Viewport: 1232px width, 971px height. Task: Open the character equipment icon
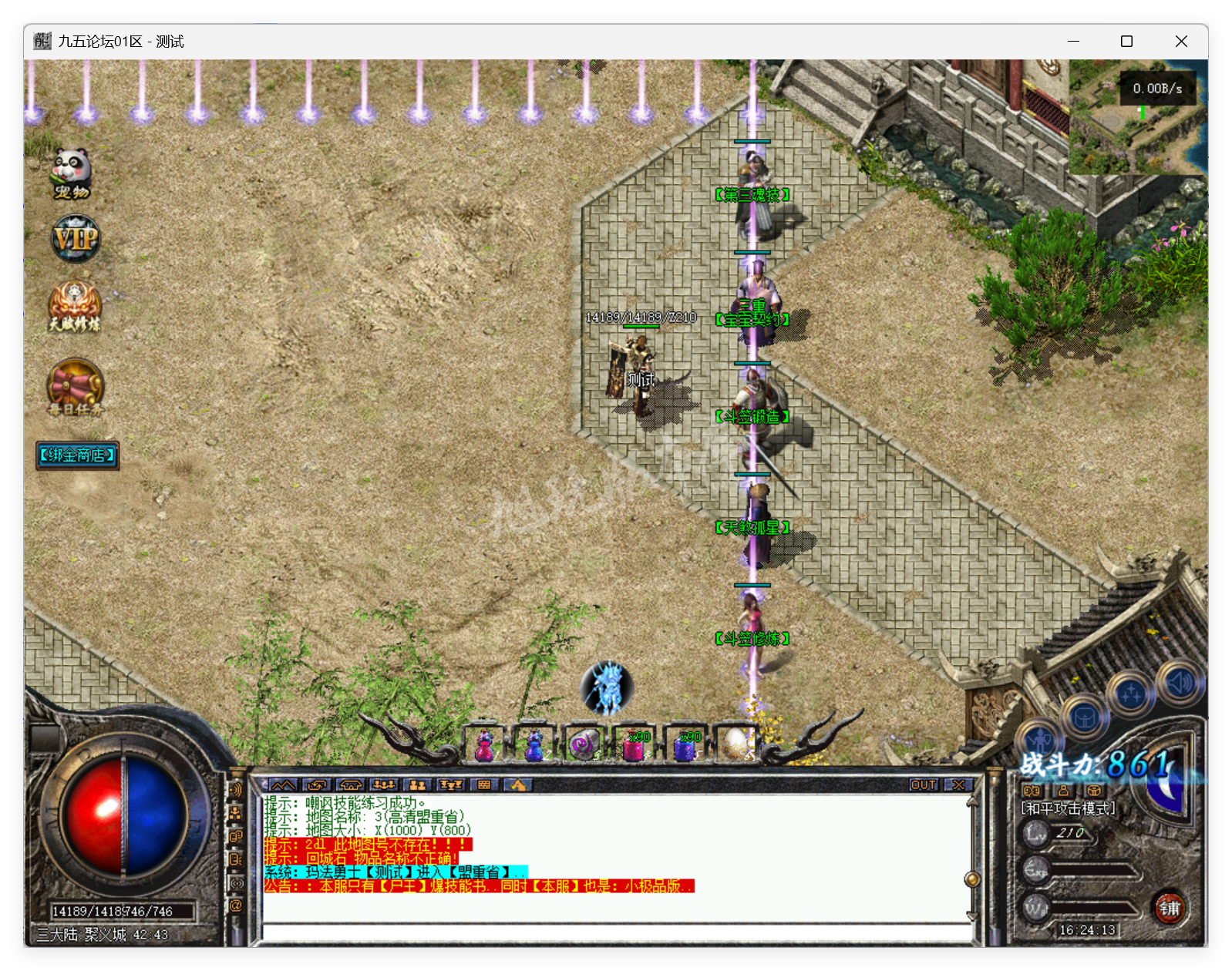tap(1039, 740)
